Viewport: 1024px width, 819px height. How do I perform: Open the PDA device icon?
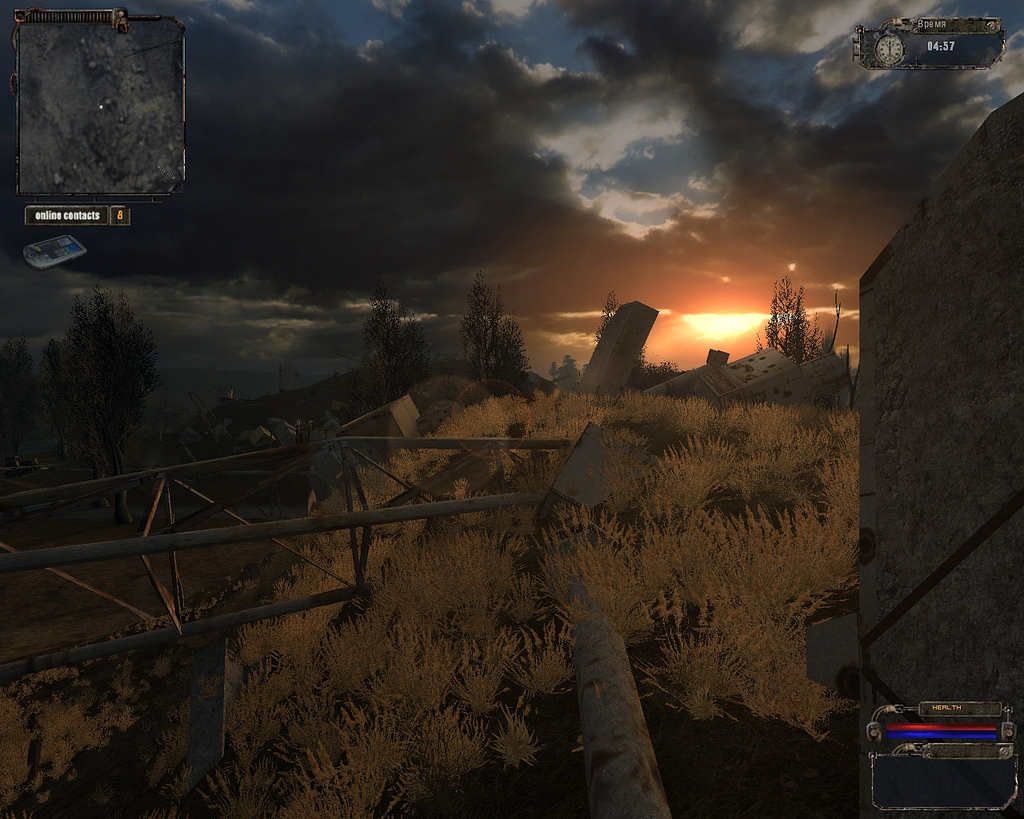55,251
